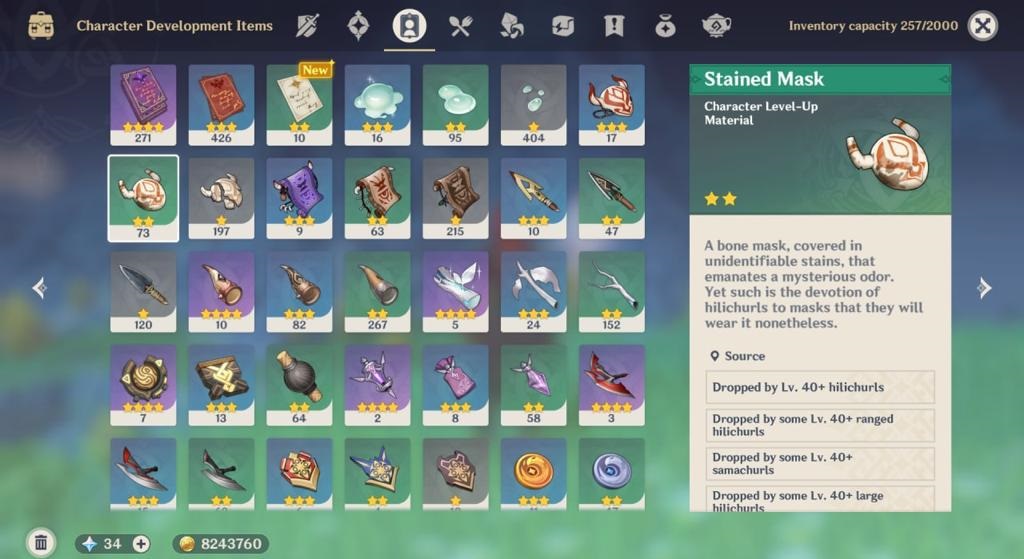Go to the previous page arrow
This screenshot has height=559, width=1024.
(40, 288)
